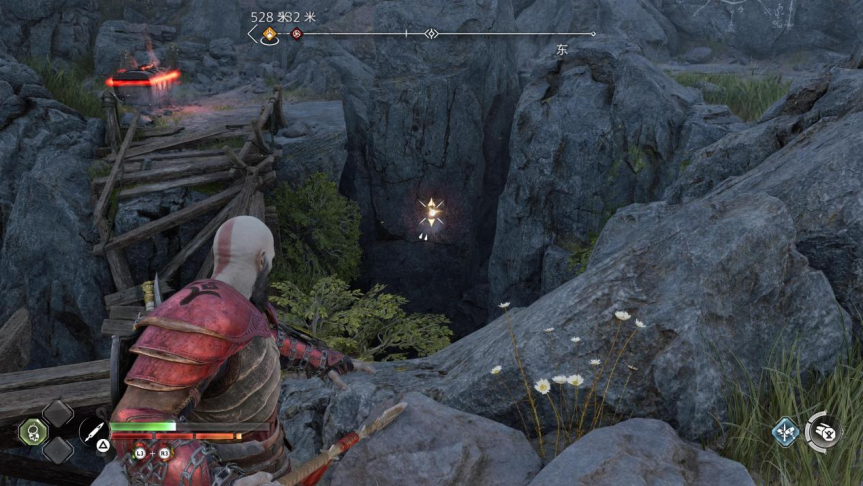Select the green relic slot icon

[x=32, y=432]
